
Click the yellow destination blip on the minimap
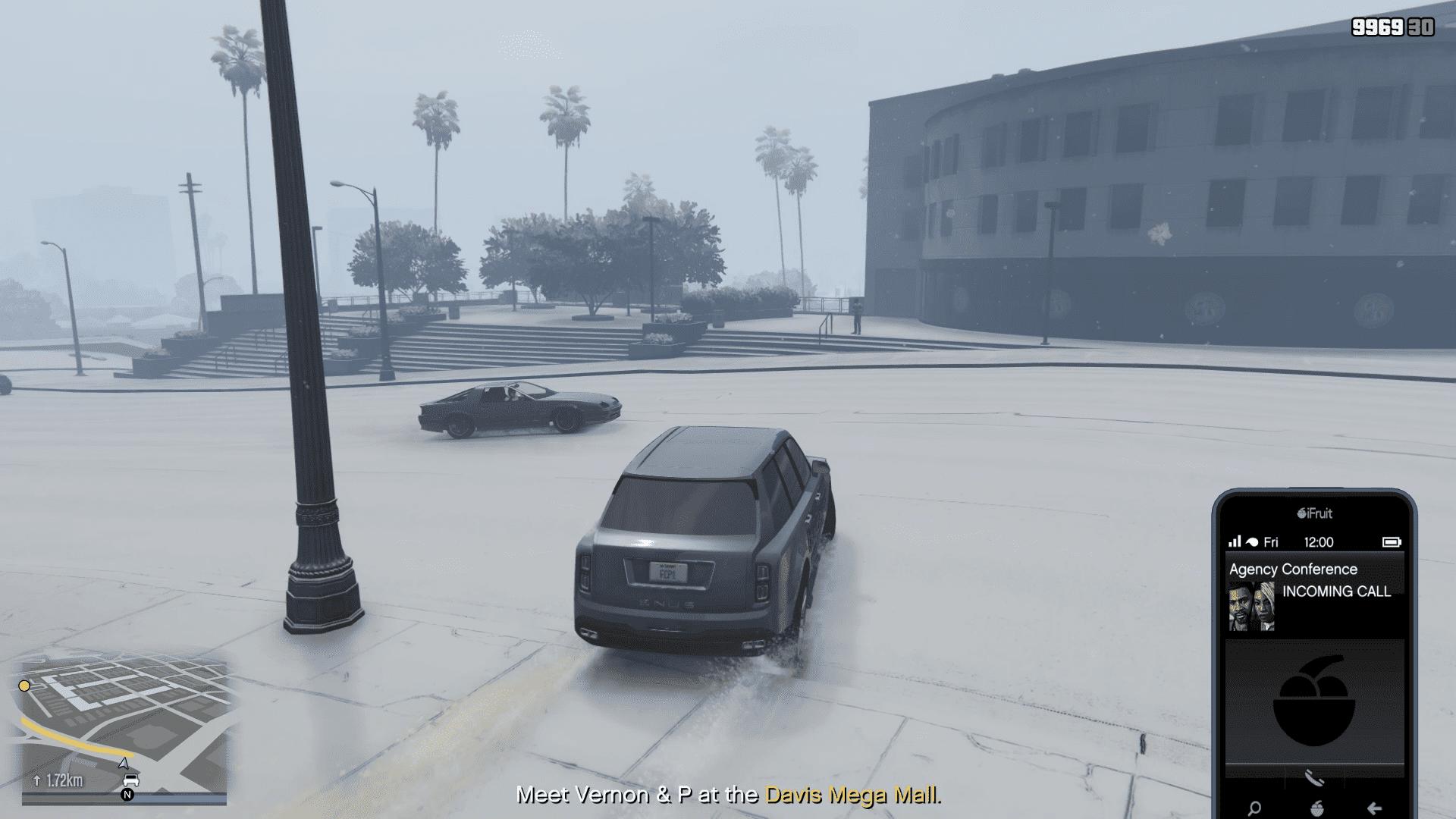coord(24,686)
